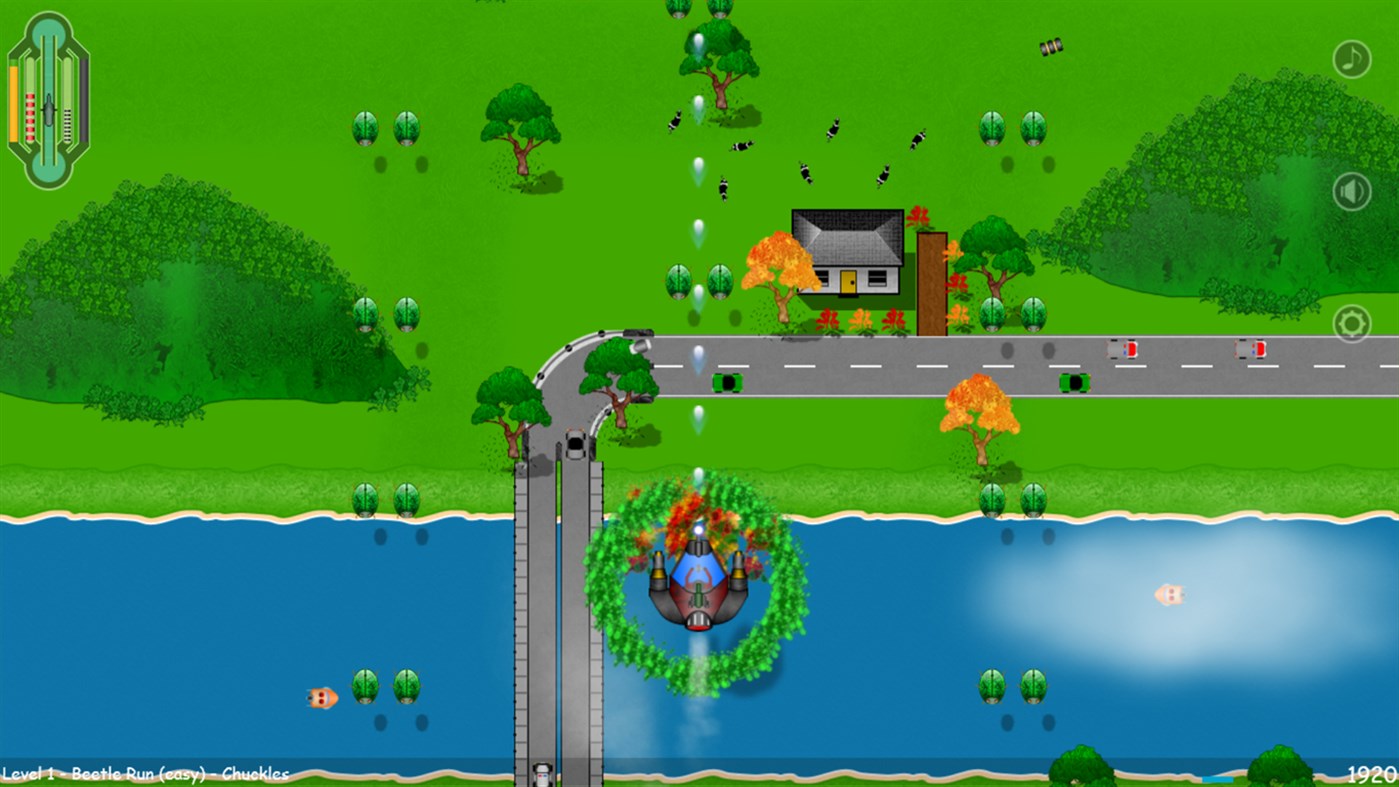Toggle the sound effects speaker
Screen dimensions: 1399x787
[x=1352, y=190]
